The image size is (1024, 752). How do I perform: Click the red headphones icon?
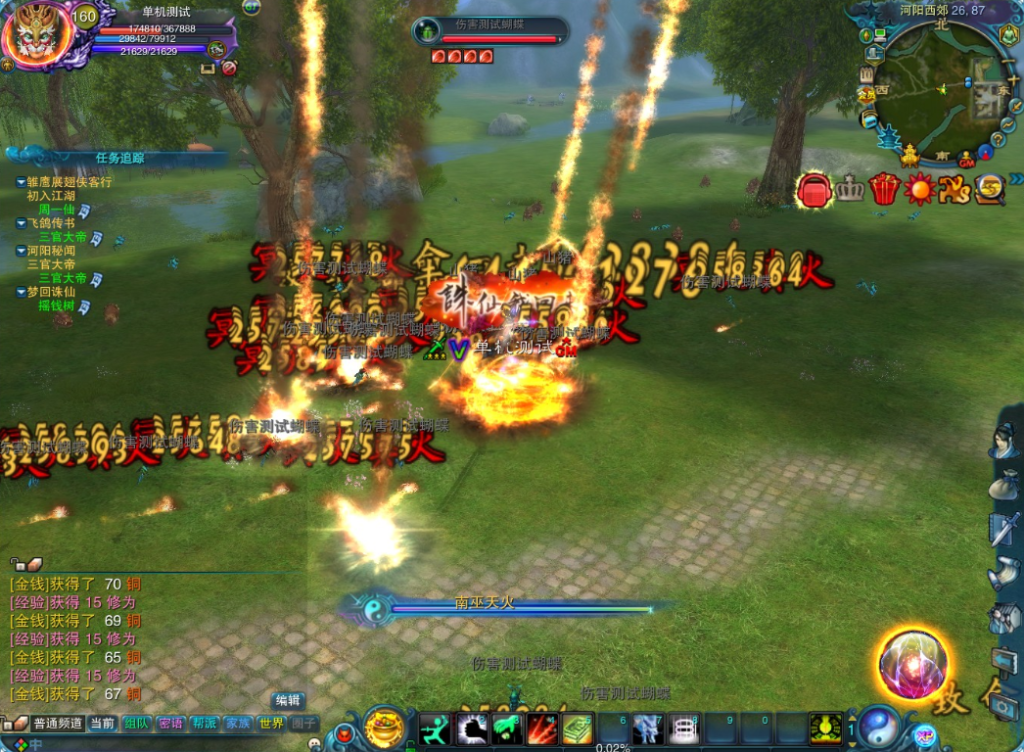coord(815,189)
